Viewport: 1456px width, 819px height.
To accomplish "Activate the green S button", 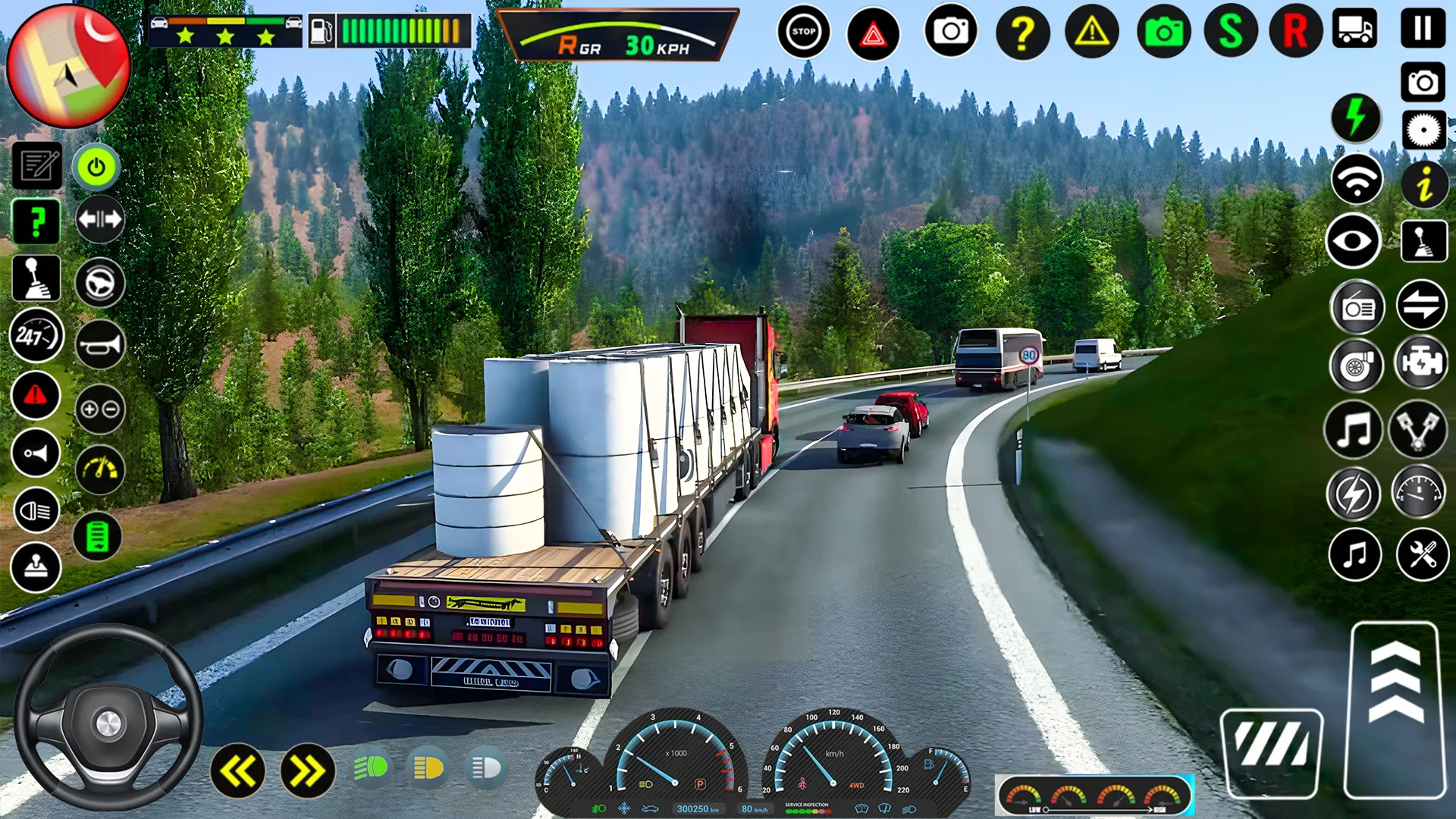I will pos(1230,32).
